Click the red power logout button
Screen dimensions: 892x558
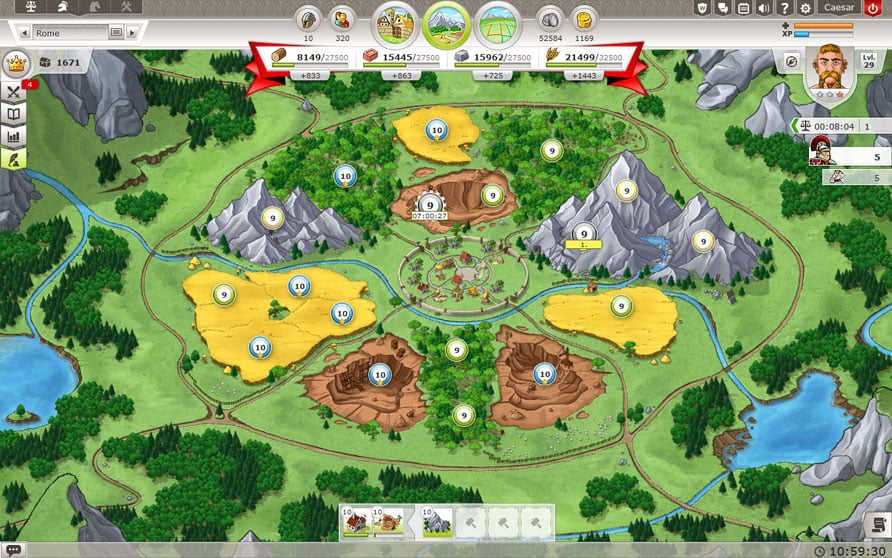pyautogui.click(x=877, y=8)
